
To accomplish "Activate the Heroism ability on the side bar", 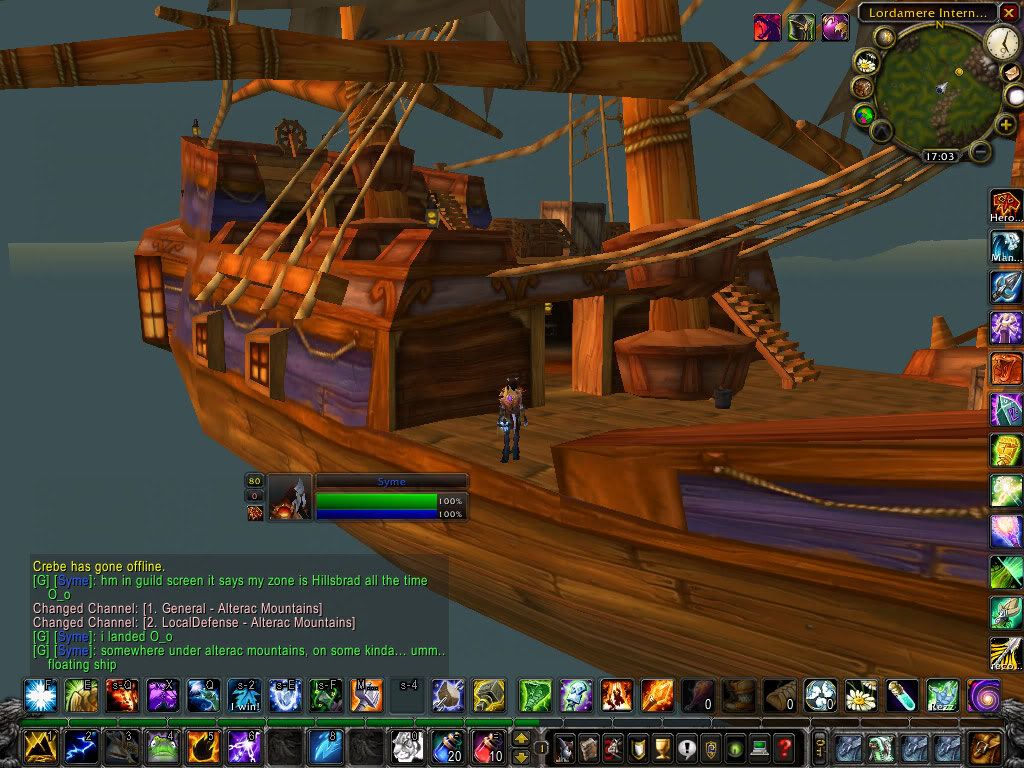I will (x=1006, y=205).
